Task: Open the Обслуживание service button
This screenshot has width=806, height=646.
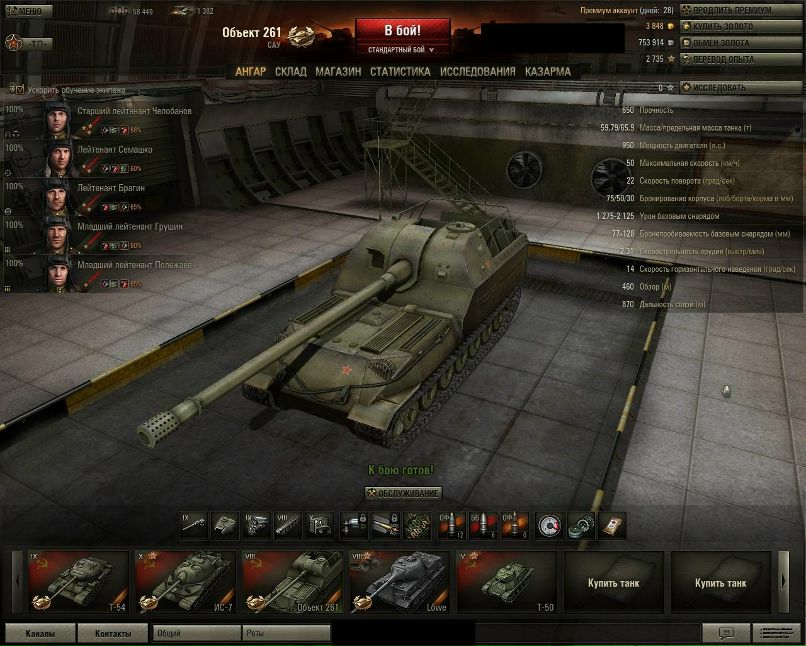Action: coord(403,494)
